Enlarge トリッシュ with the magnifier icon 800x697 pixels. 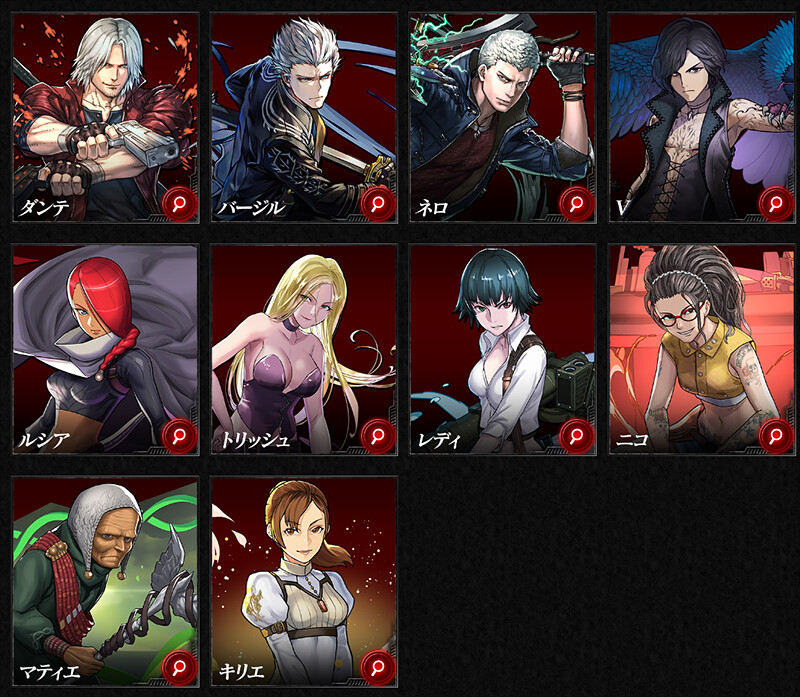(378, 435)
